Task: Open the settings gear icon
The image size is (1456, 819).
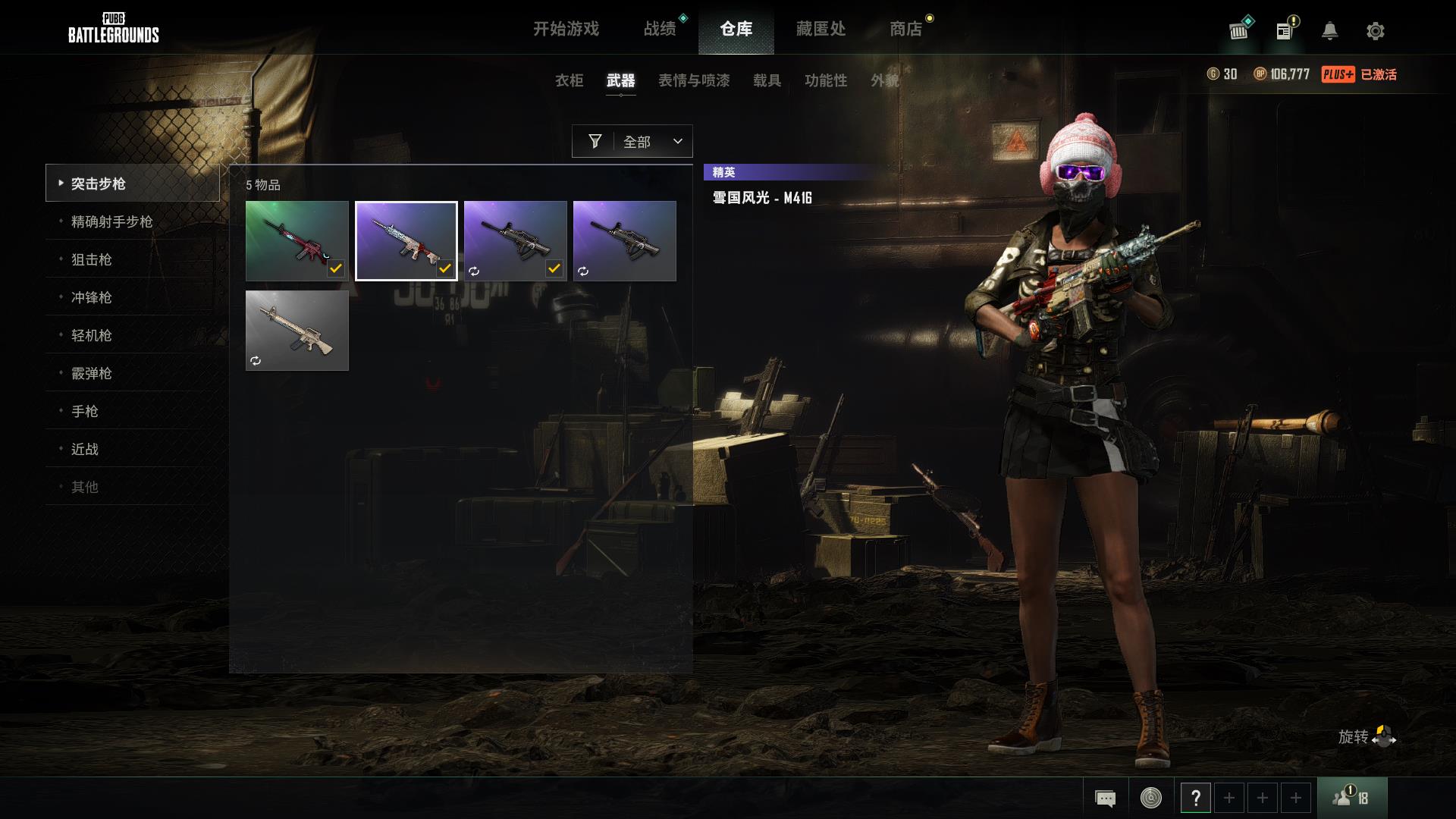Action: tap(1375, 31)
